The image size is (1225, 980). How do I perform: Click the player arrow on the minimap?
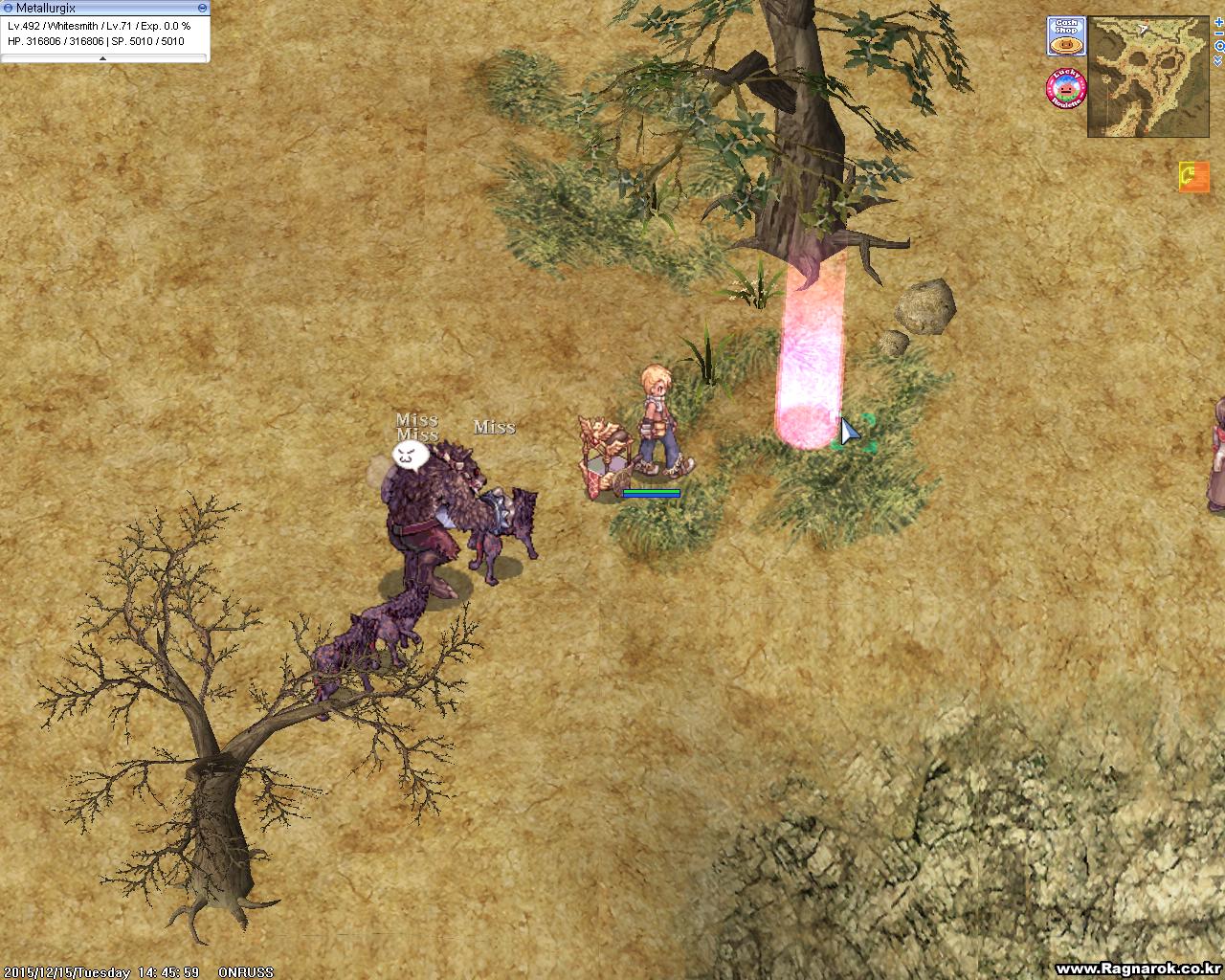[1142, 29]
